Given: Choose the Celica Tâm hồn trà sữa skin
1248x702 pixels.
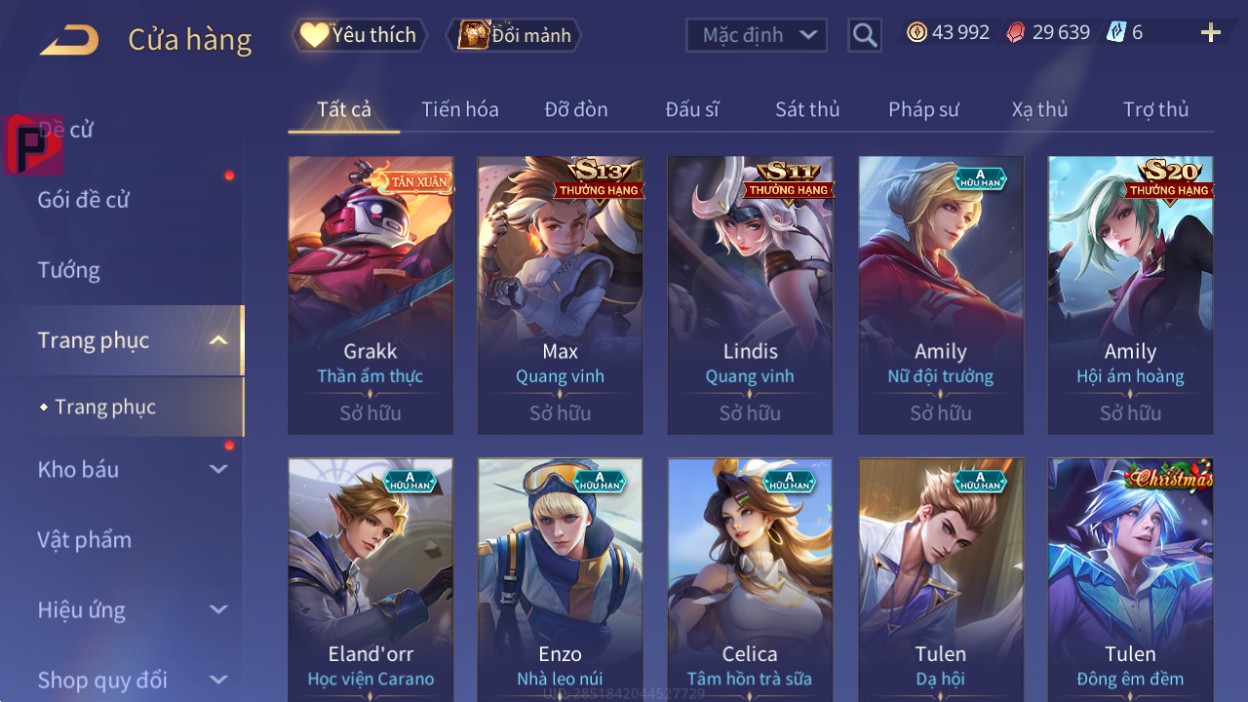Looking at the screenshot, I should [x=750, y=580].
